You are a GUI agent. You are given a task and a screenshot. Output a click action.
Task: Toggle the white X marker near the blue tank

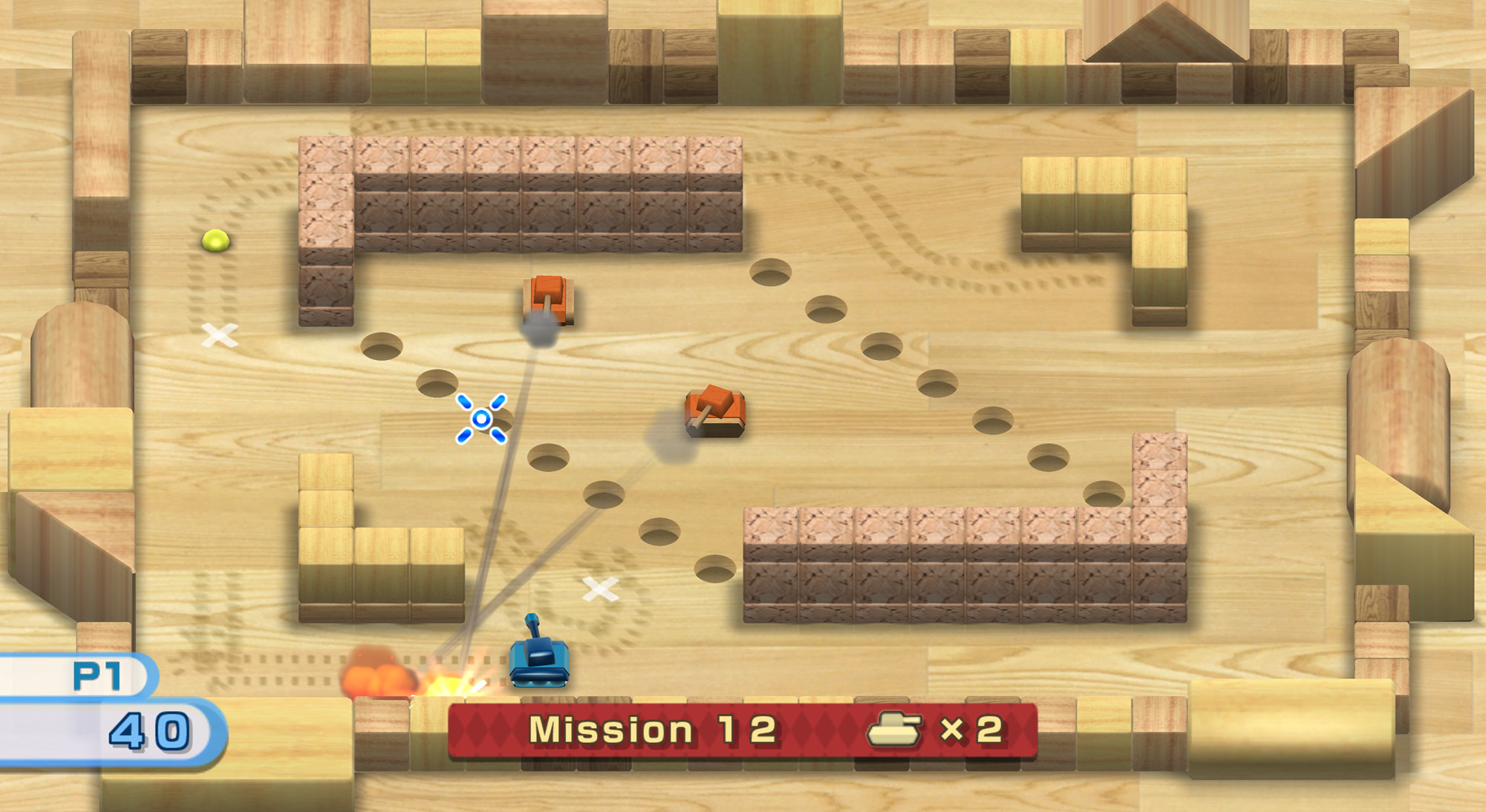(x=599, y=590)
